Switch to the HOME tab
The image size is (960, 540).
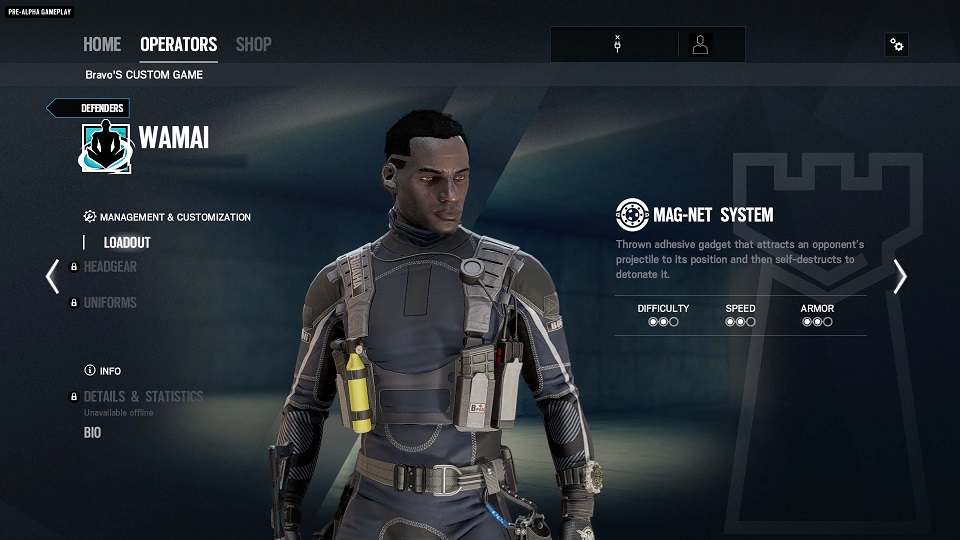pyautogui.click(x=102, y=44)
